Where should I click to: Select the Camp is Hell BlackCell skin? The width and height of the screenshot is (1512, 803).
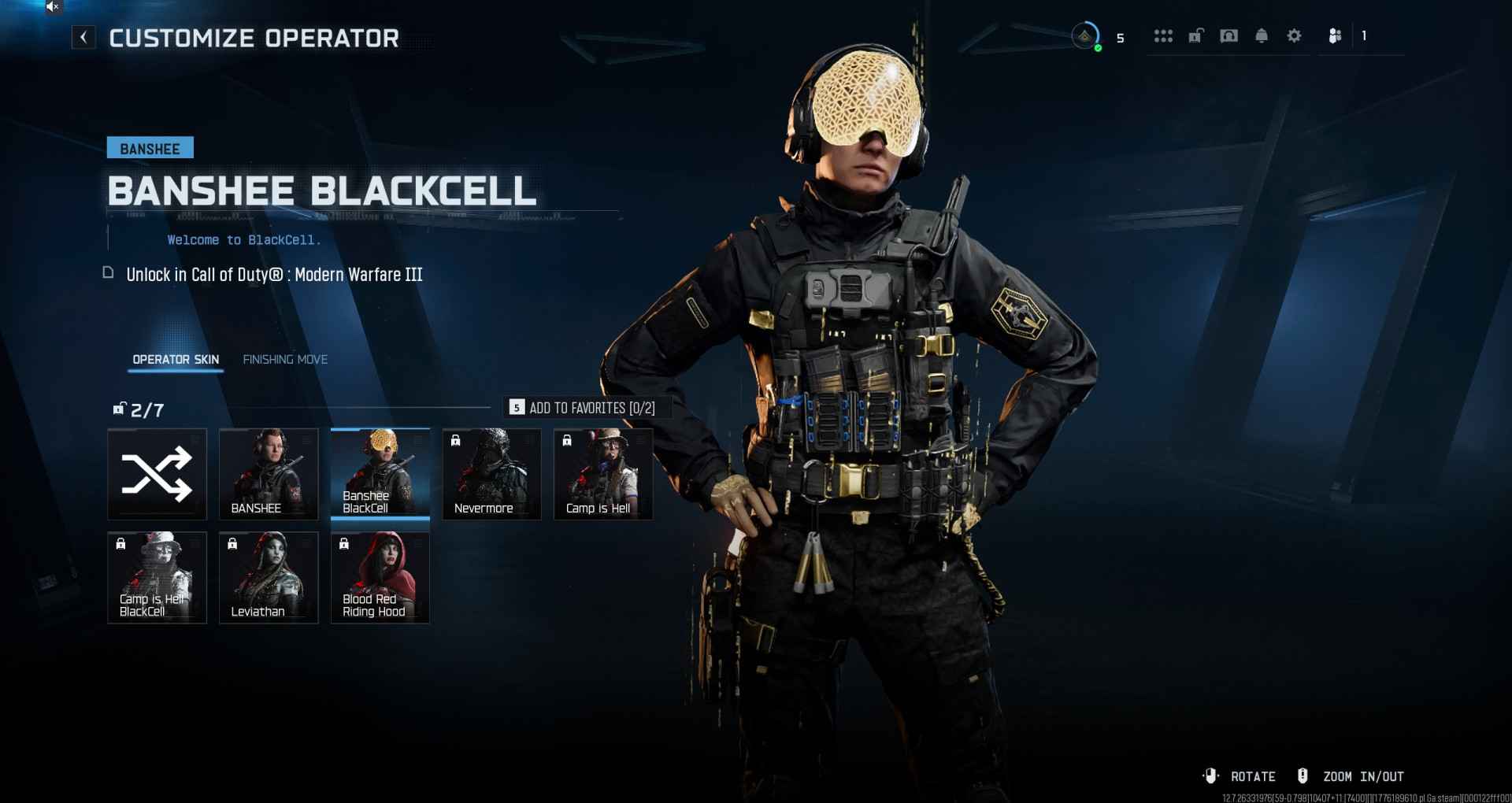coord(157,577)
